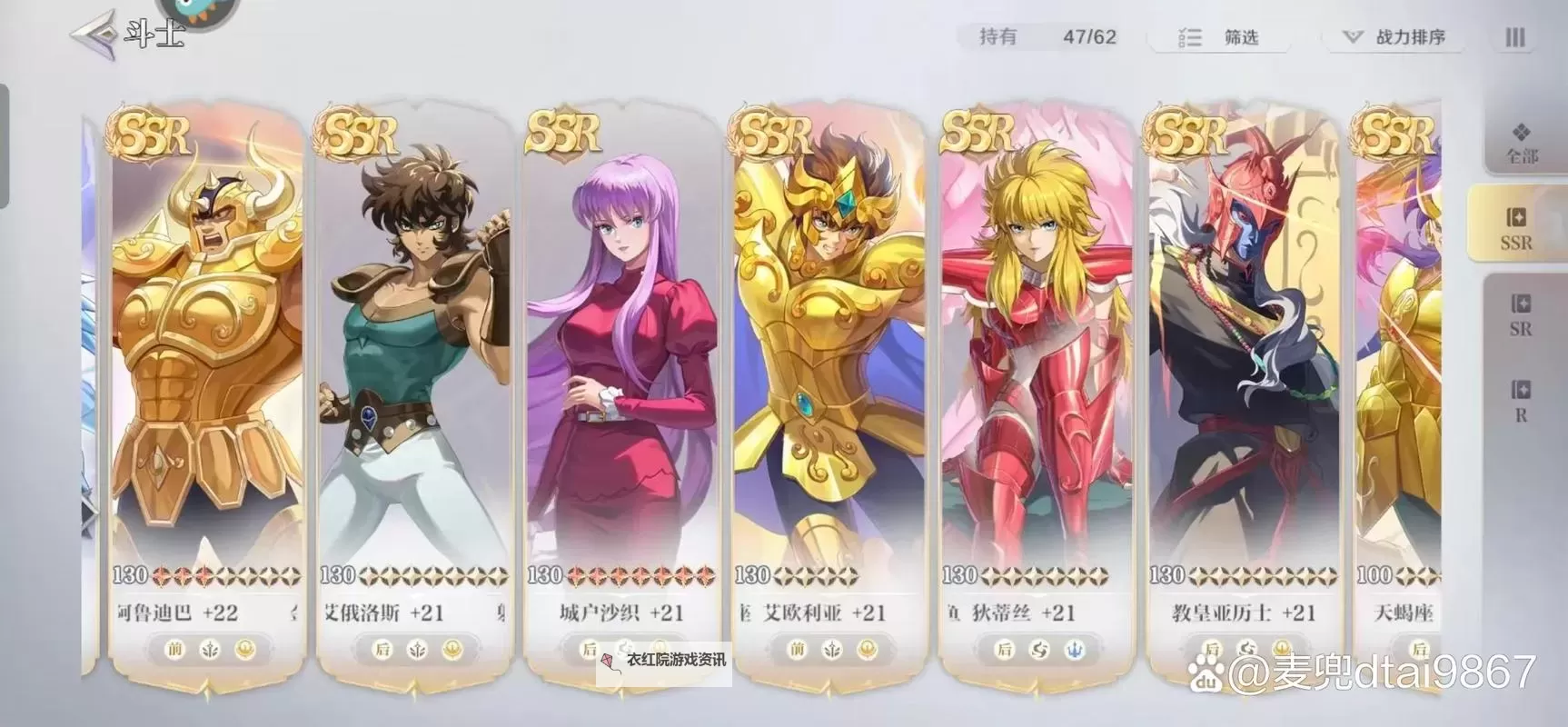
Task: Click the list icon next to 筛选
Action: pos(1190,39)
